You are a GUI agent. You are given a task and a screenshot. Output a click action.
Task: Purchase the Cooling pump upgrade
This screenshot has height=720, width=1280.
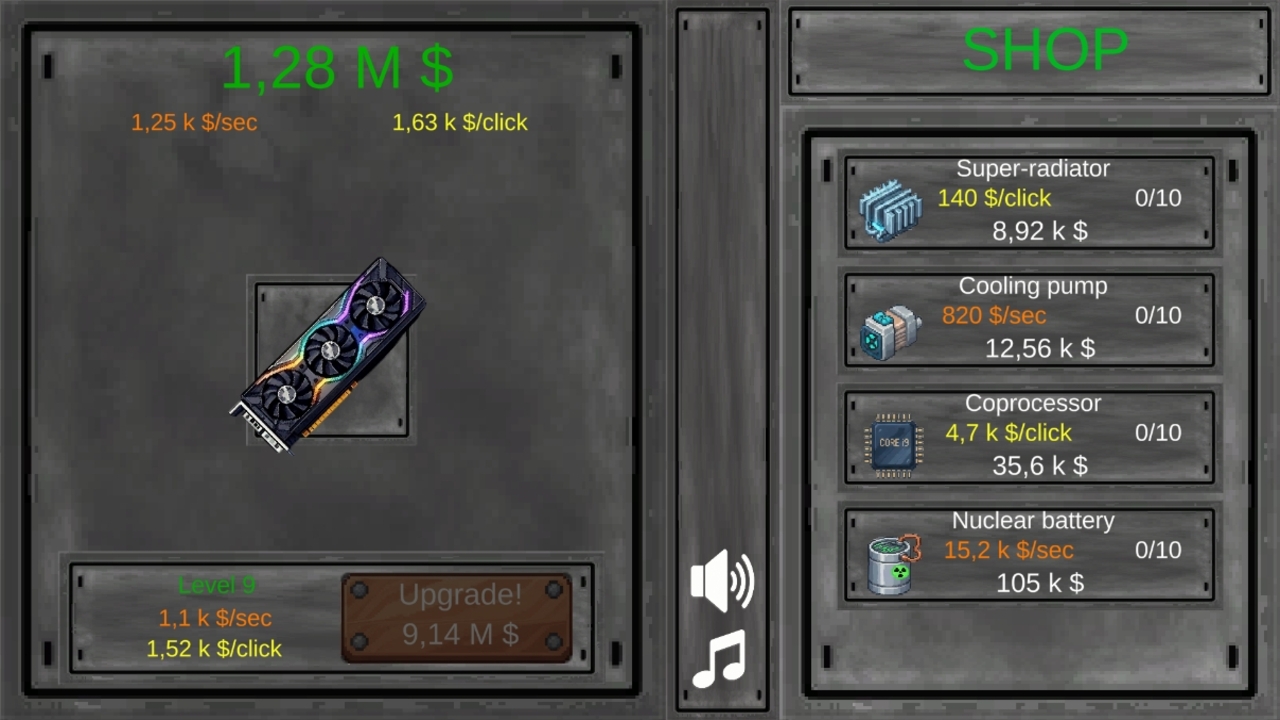pos(1030,318)
